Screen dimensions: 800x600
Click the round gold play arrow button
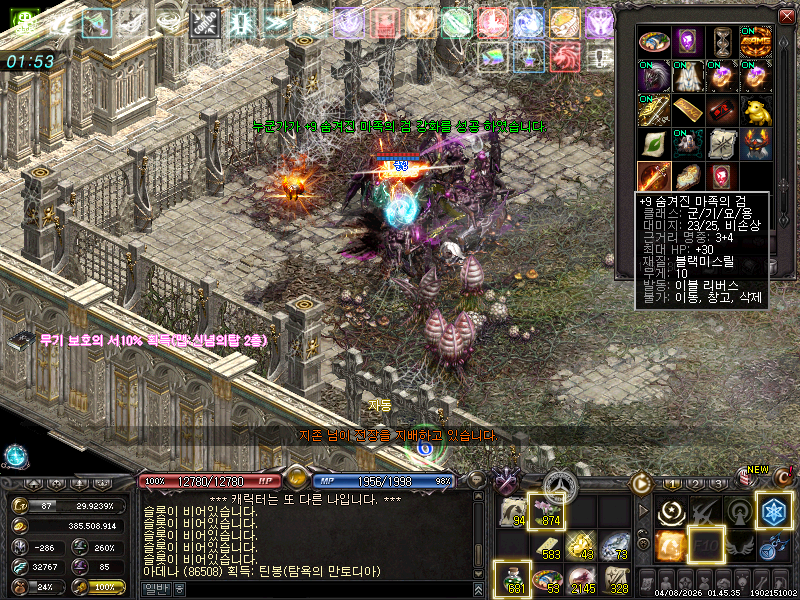641,483
